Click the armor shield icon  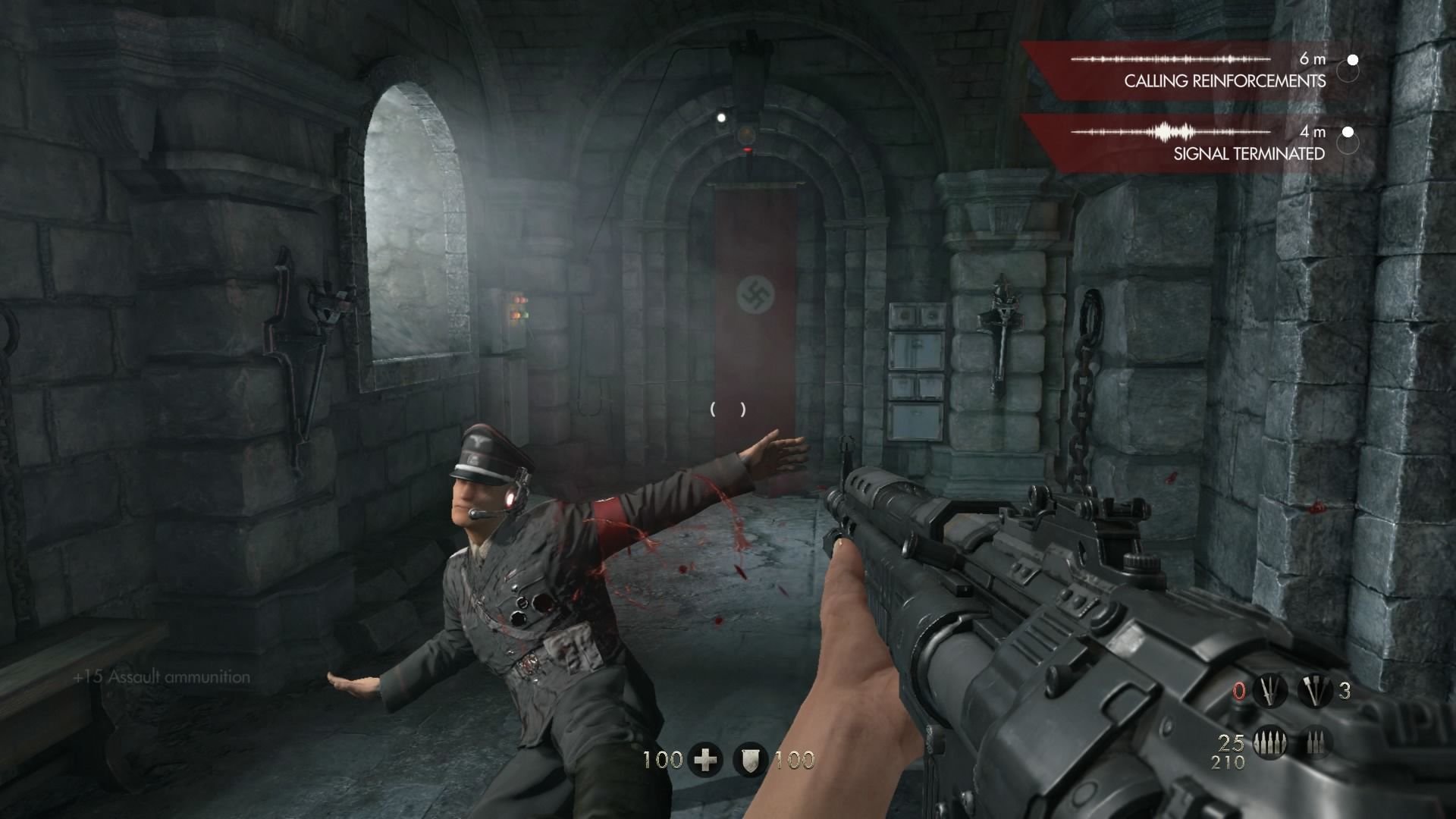tap(751, 760)
